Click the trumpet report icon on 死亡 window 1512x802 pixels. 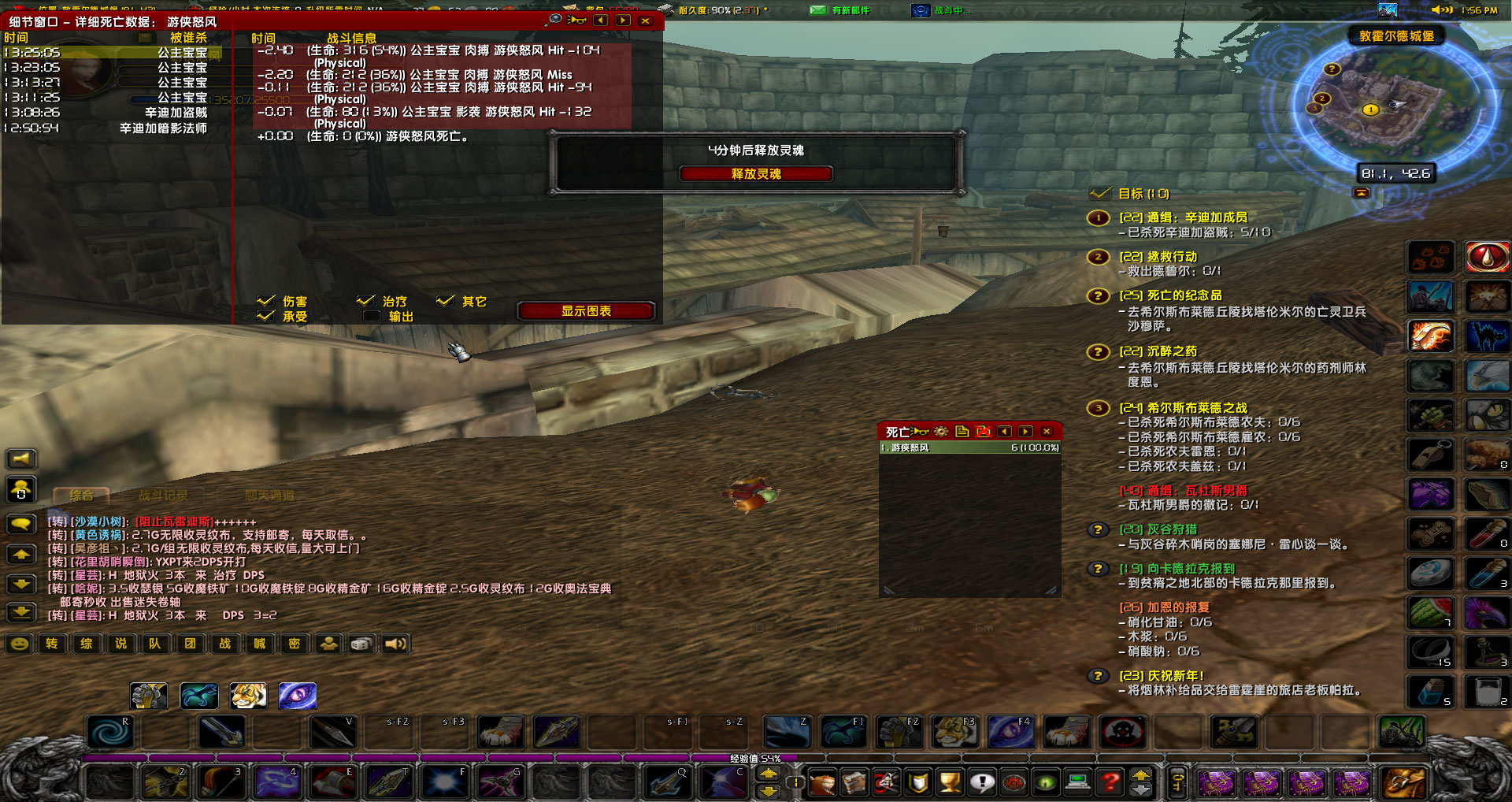click(x=920, y=432)
